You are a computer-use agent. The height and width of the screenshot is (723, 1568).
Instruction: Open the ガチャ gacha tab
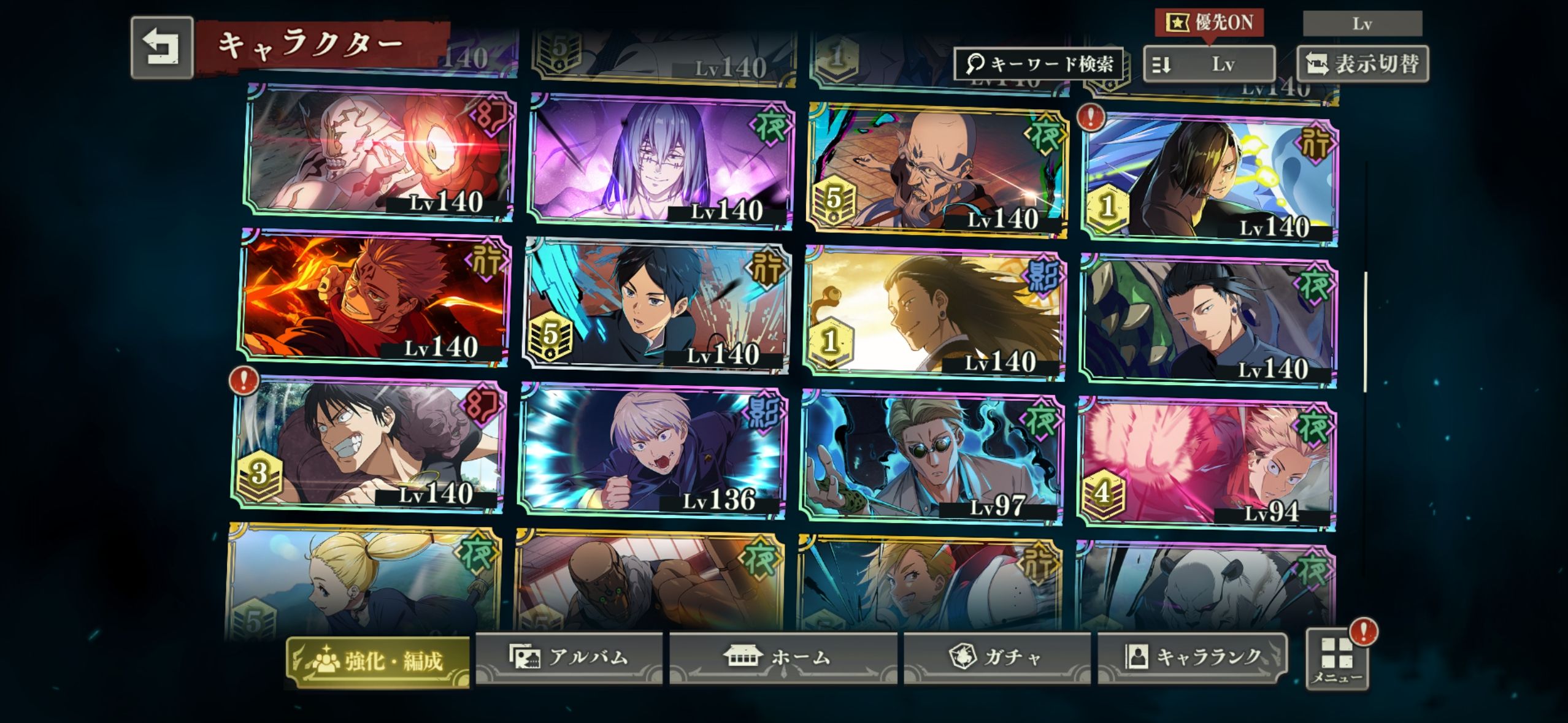point(996,657)
